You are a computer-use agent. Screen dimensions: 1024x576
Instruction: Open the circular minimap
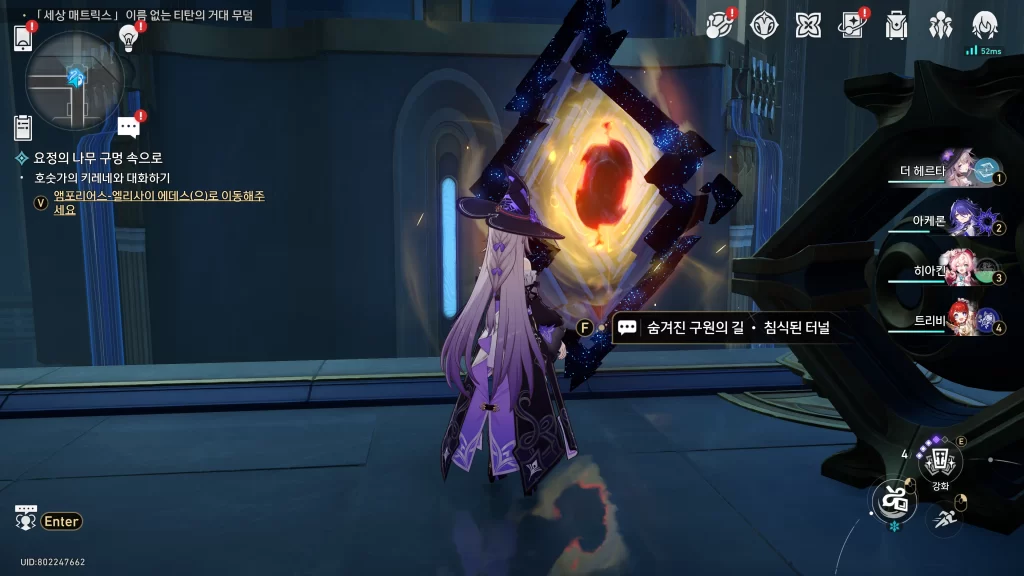click(75, 79)
